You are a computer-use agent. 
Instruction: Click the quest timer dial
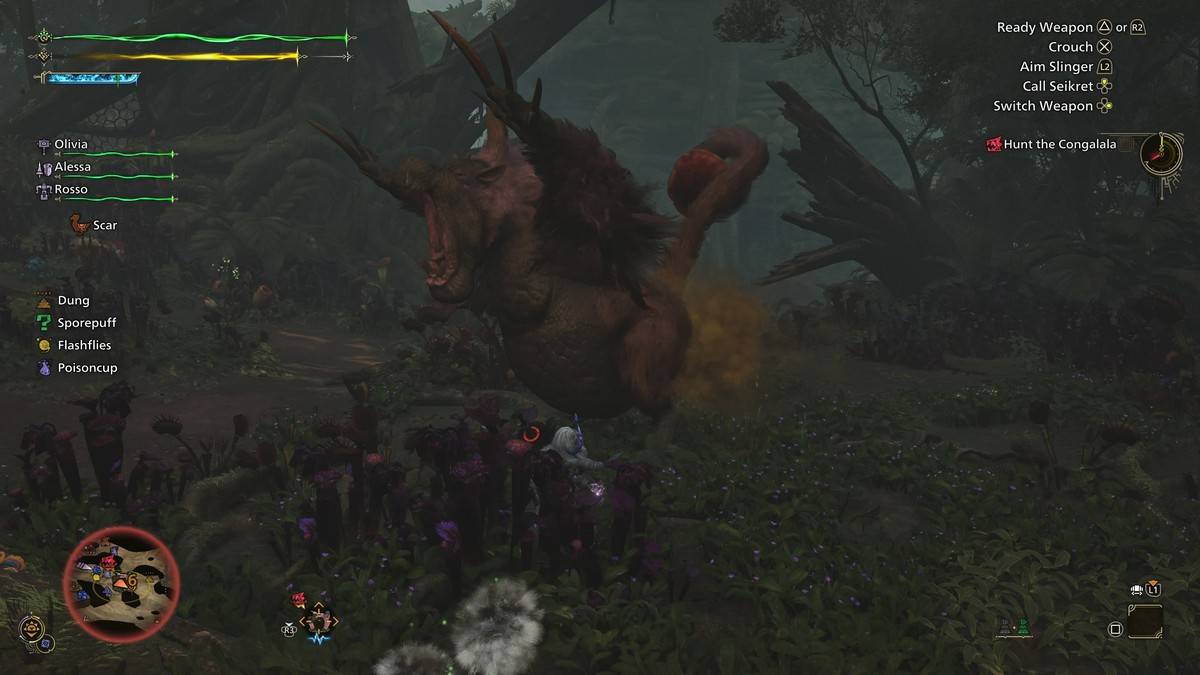[x=1160, y=154]
